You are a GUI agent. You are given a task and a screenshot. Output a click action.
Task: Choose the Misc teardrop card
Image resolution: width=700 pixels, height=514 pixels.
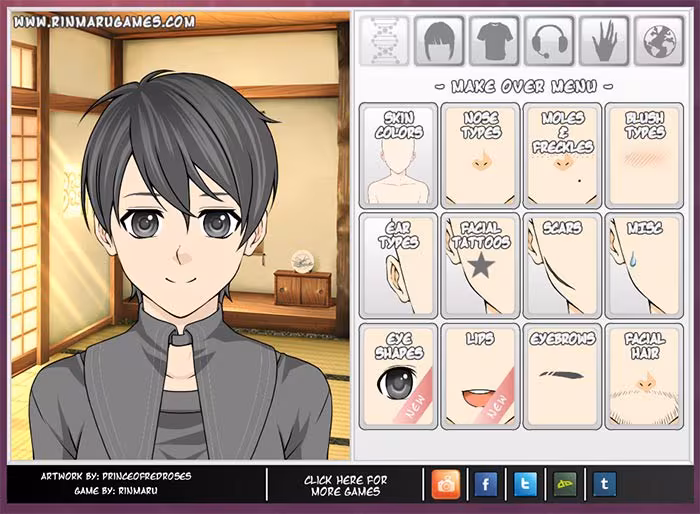644,265
